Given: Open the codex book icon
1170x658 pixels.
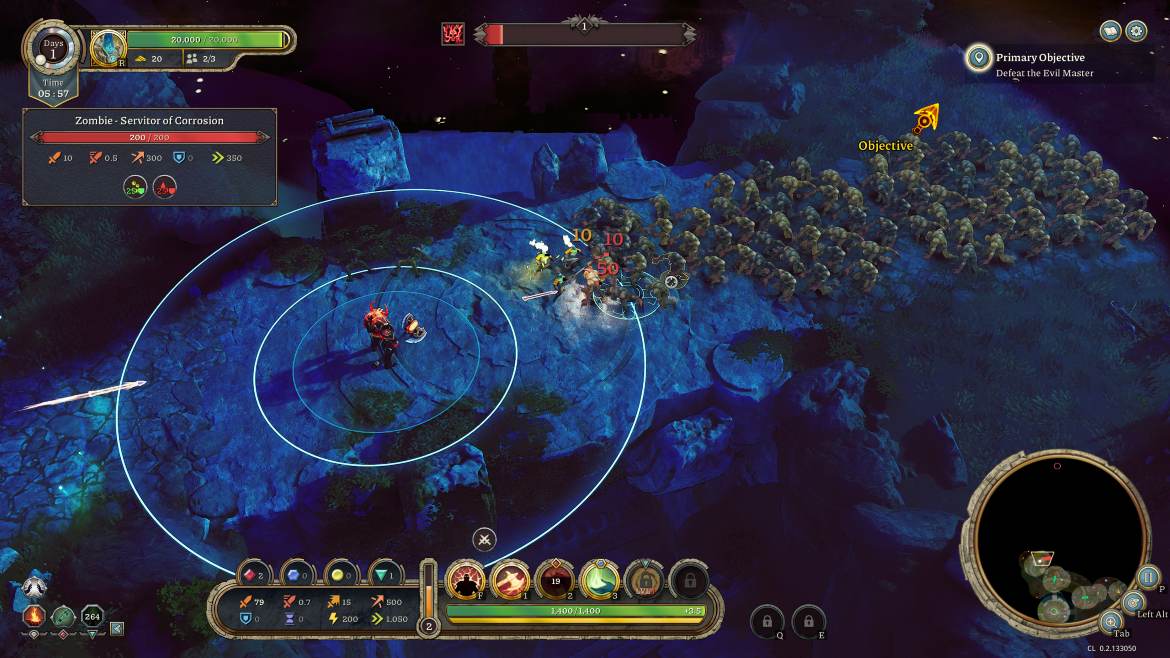Looking at the screenshot, I should [x=1110, y=31].
